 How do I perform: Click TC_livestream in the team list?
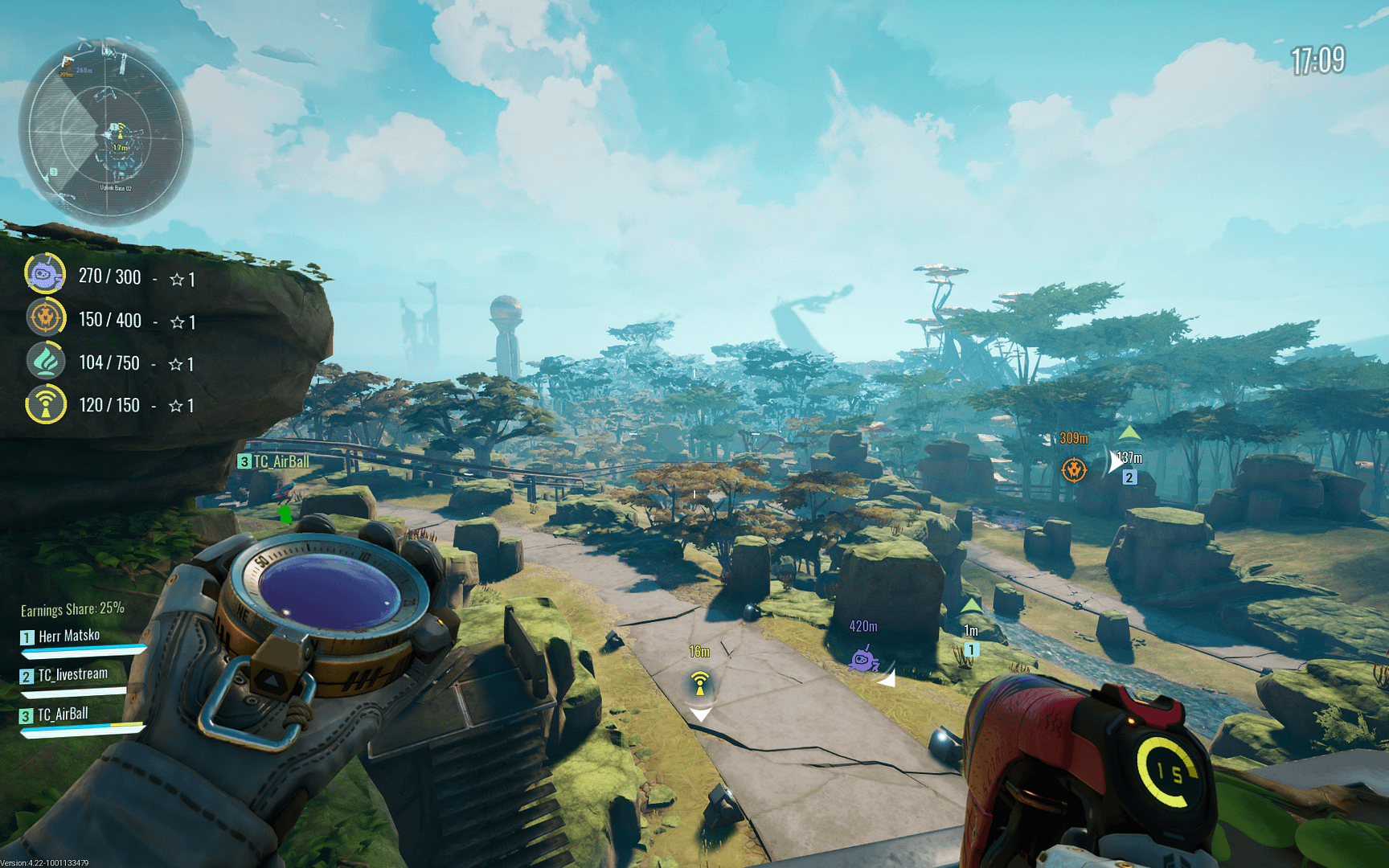click(72, 675)
